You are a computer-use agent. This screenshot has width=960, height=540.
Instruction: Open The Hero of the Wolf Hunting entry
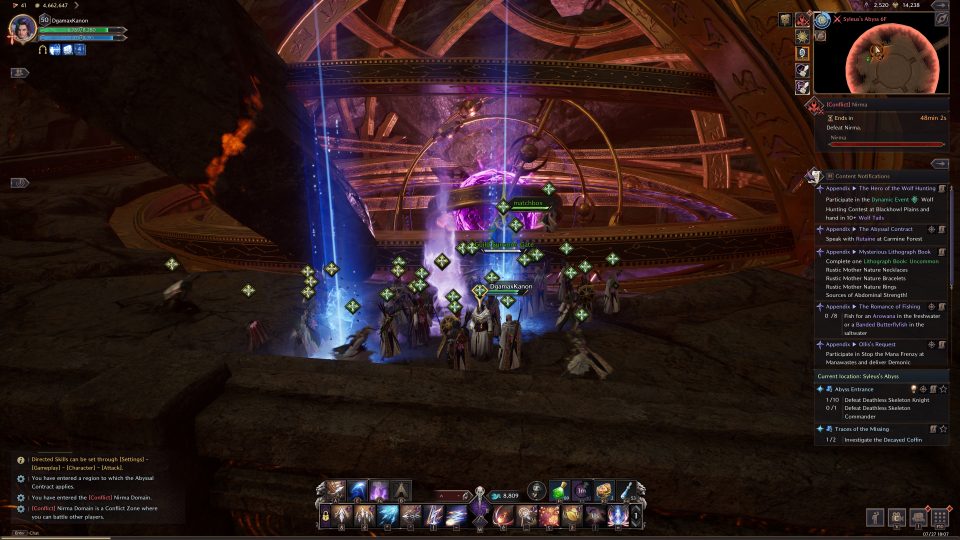point(878,188)
